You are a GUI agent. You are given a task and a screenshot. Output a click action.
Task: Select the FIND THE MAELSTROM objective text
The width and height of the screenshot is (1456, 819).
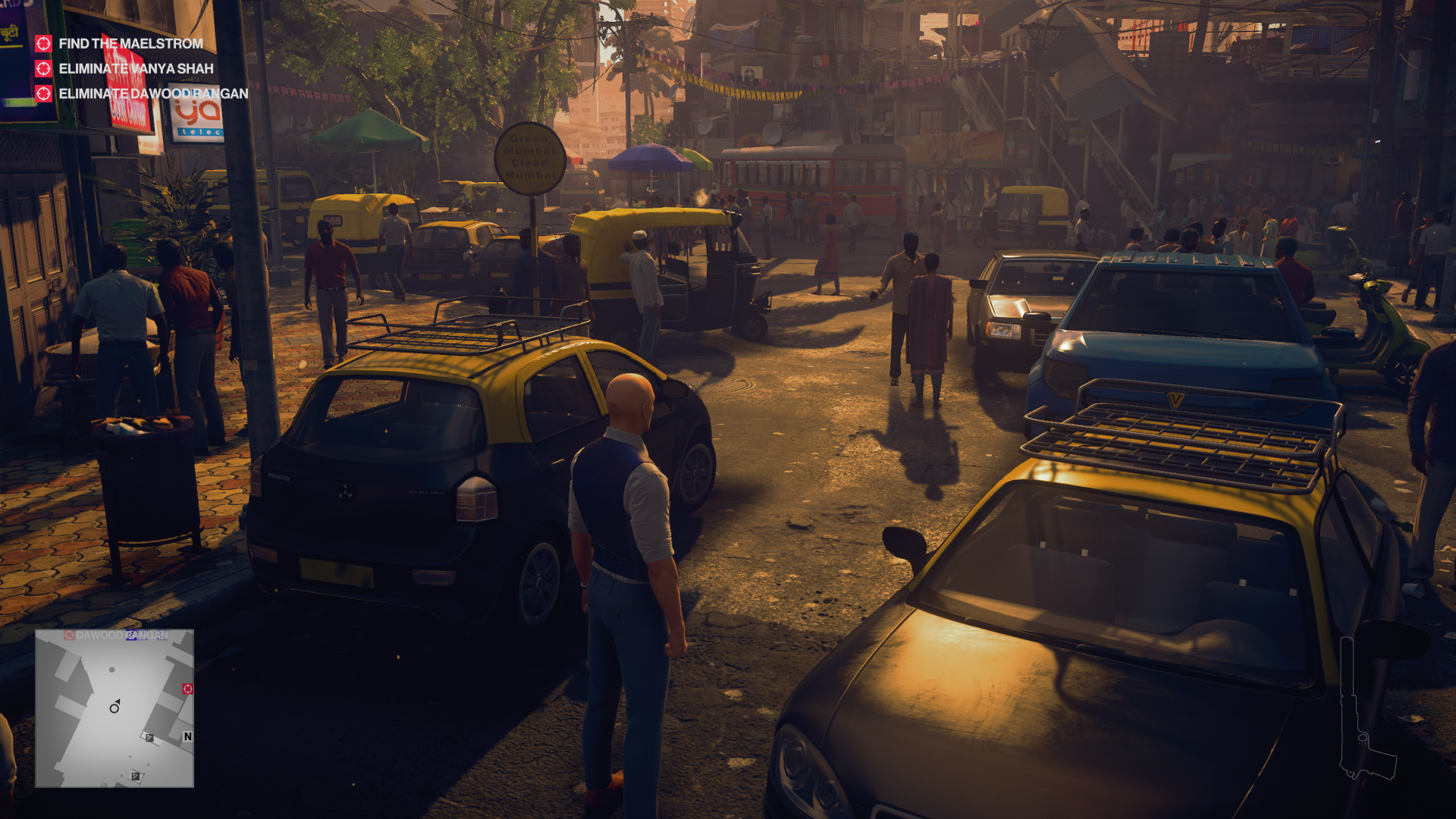click(131, 43)
